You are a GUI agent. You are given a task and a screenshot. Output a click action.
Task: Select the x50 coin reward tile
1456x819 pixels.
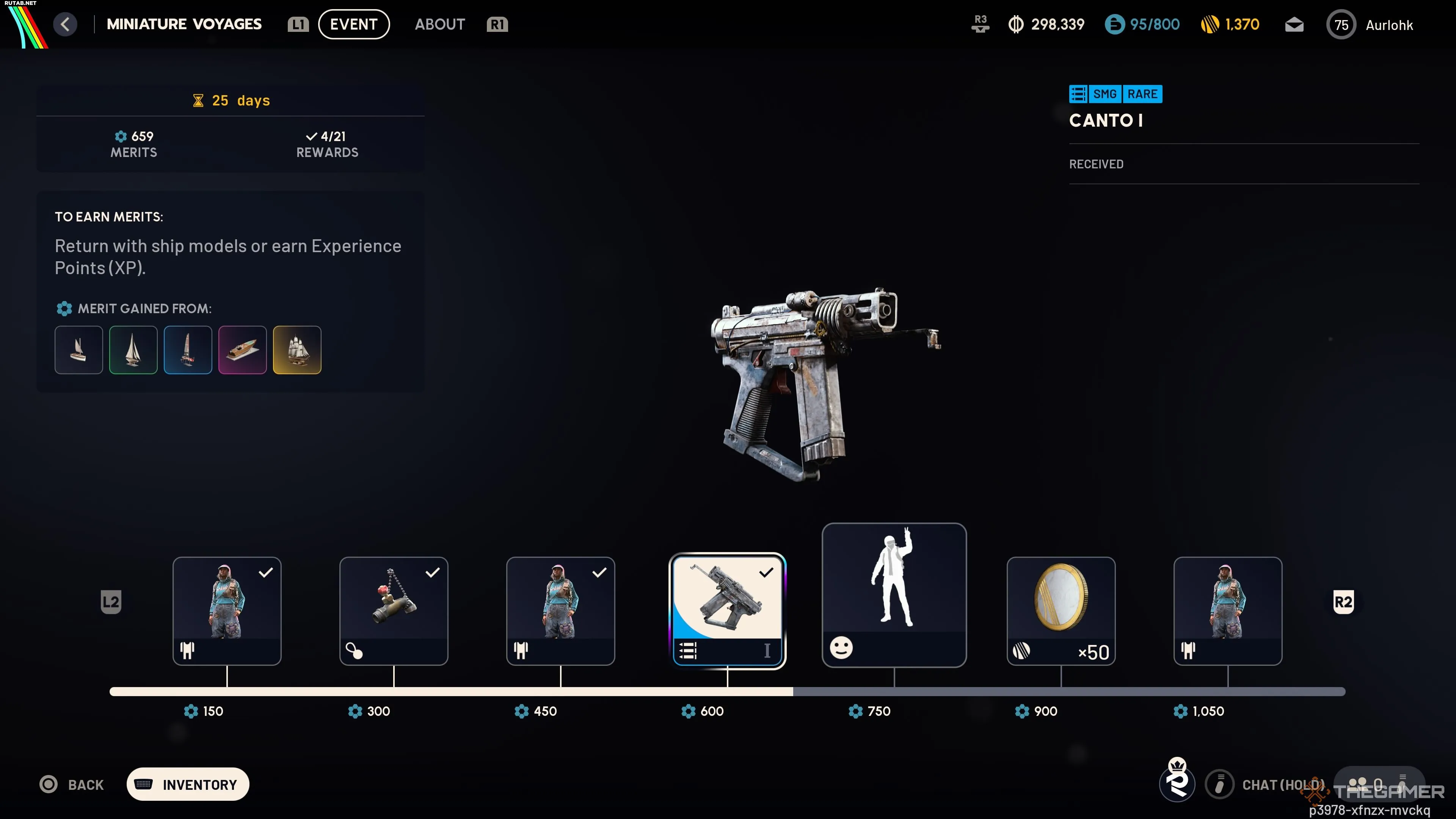click(1061, 610)
